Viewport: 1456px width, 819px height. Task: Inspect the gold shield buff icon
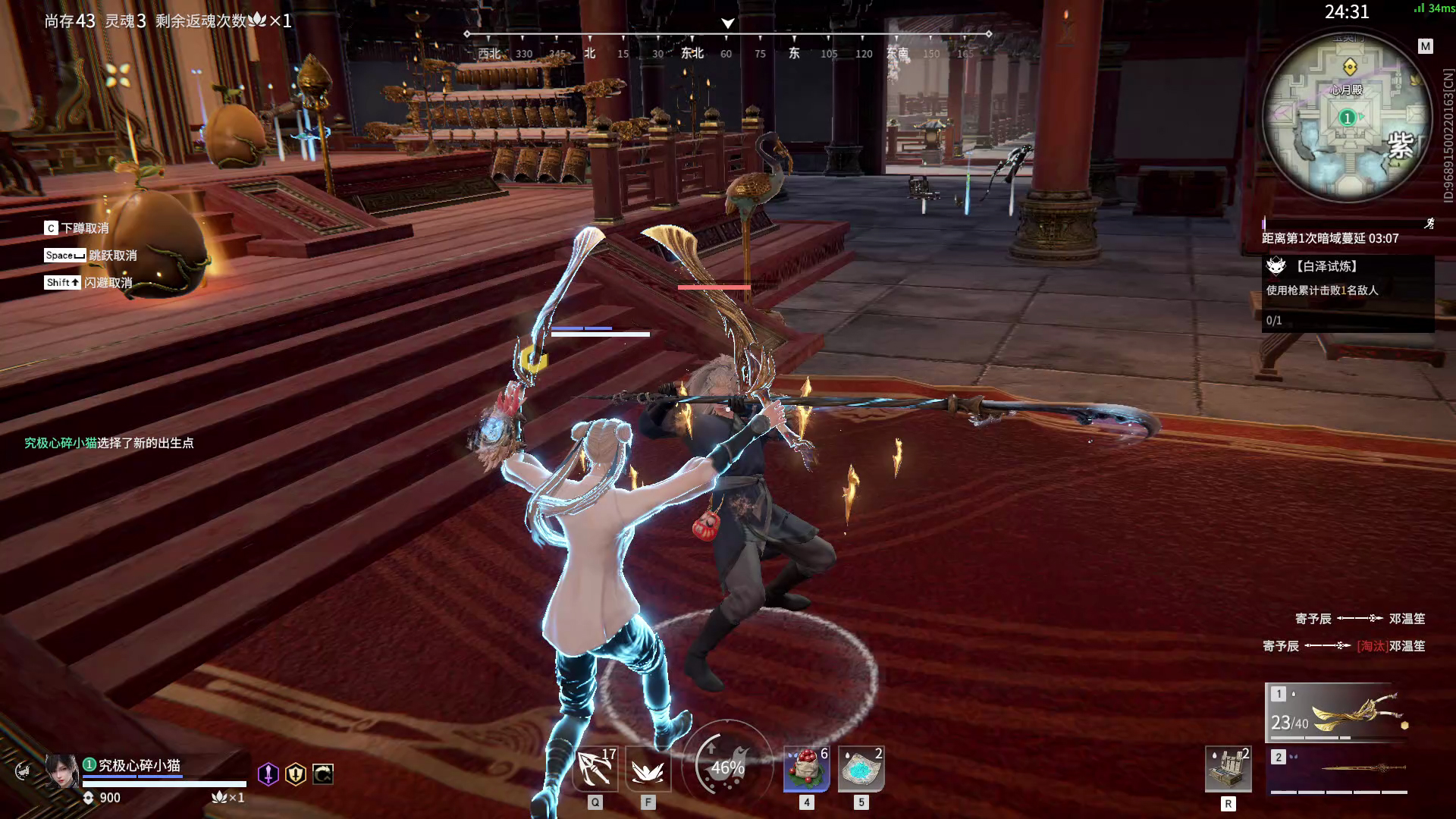pyautogui.click(x=295, y=773)
